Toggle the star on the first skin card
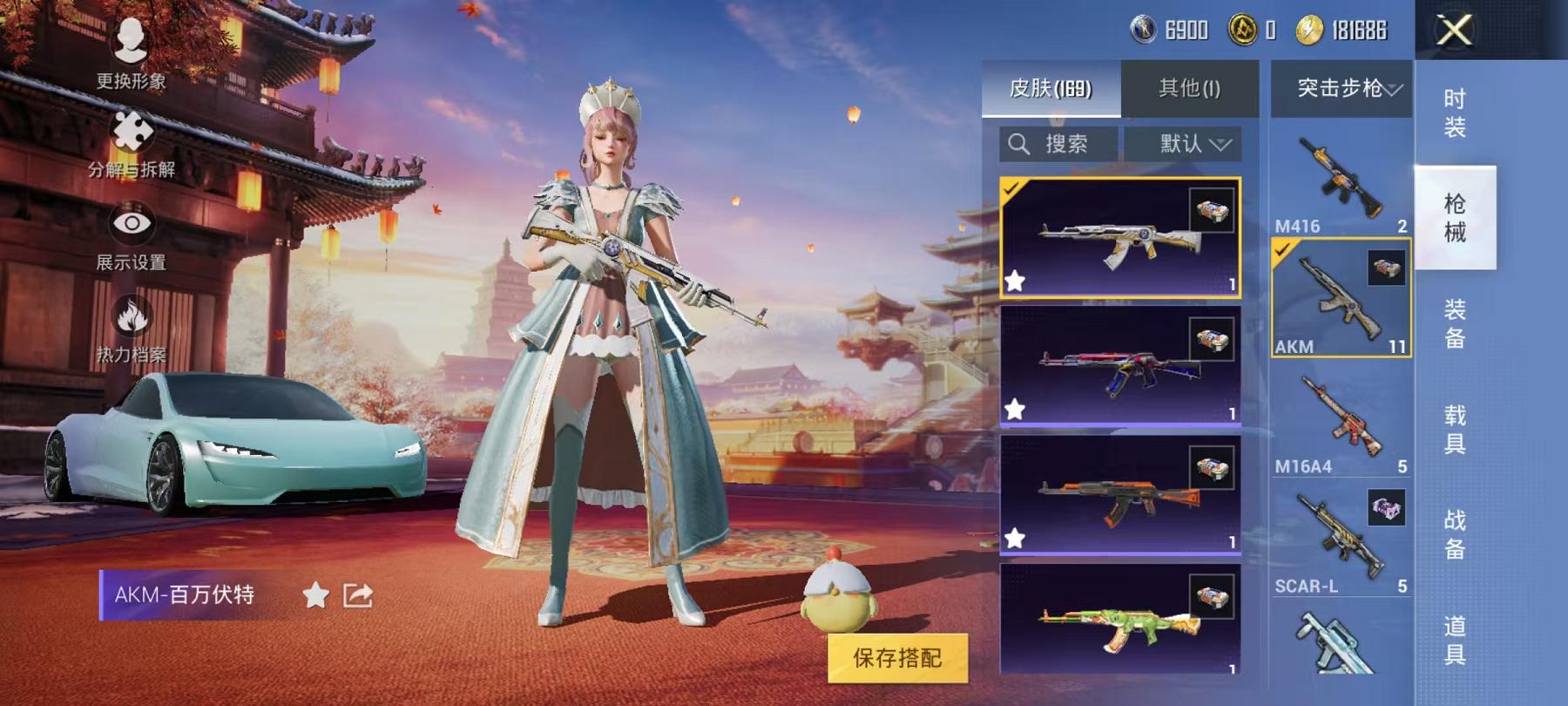The width and height of the screenshot is (1568, 706). [x=1016, y=281]
